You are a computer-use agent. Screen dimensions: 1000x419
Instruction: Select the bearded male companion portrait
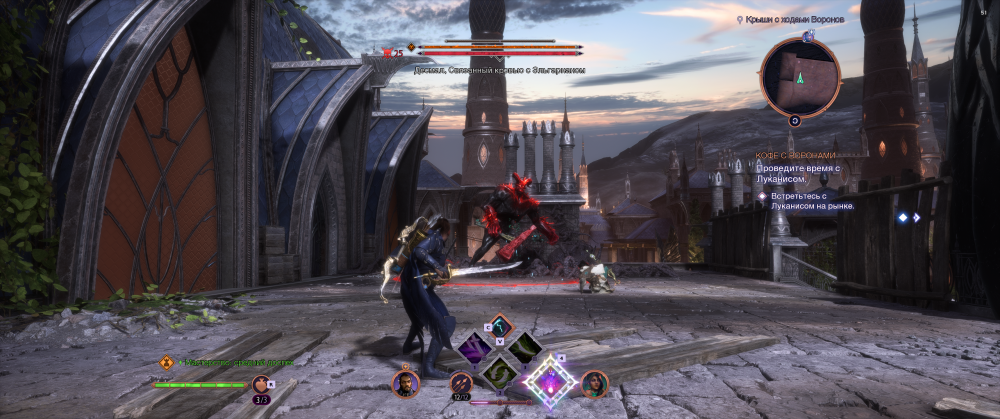405,384
